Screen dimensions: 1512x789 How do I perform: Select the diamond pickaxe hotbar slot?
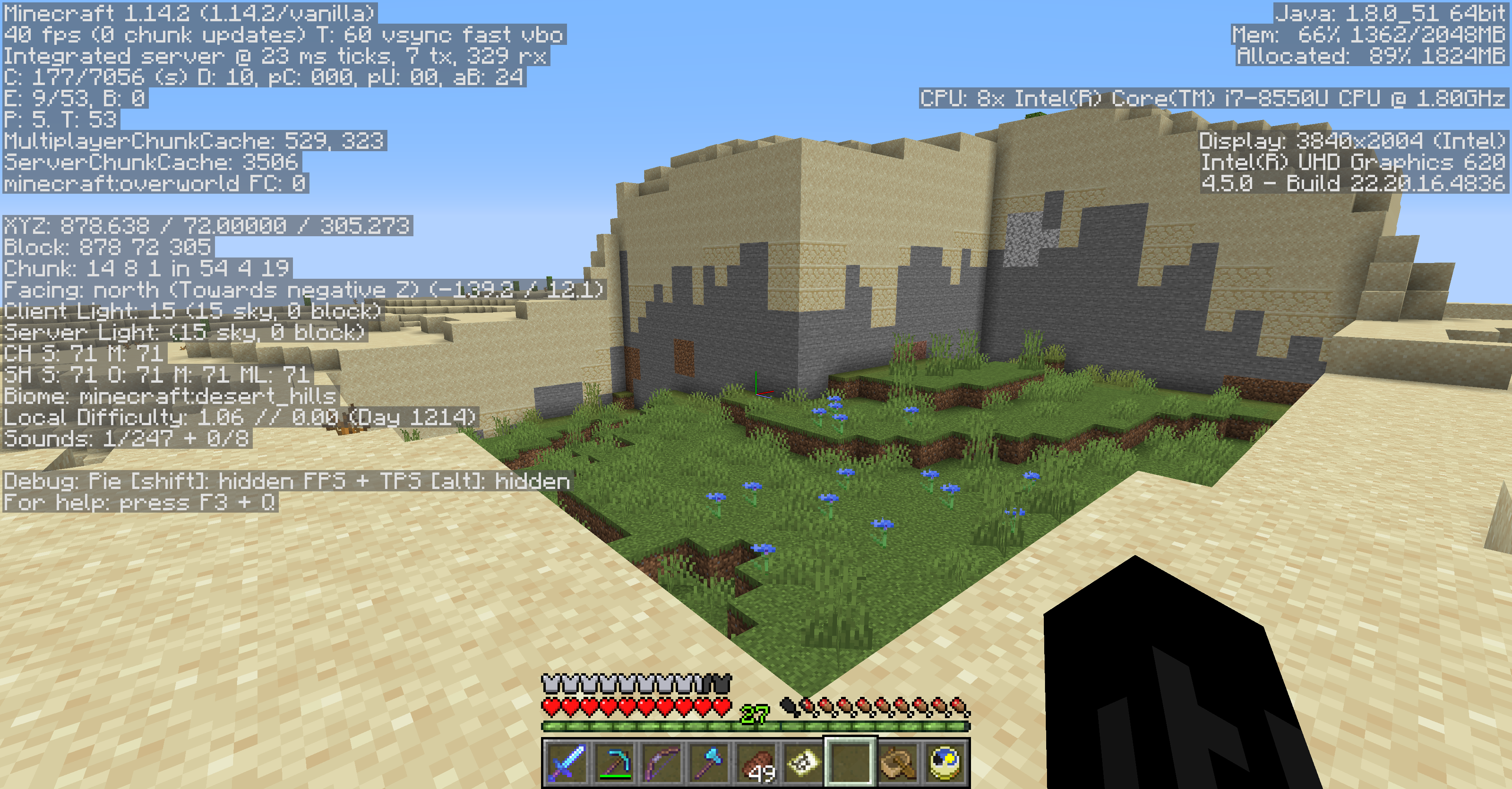point(614,762)
